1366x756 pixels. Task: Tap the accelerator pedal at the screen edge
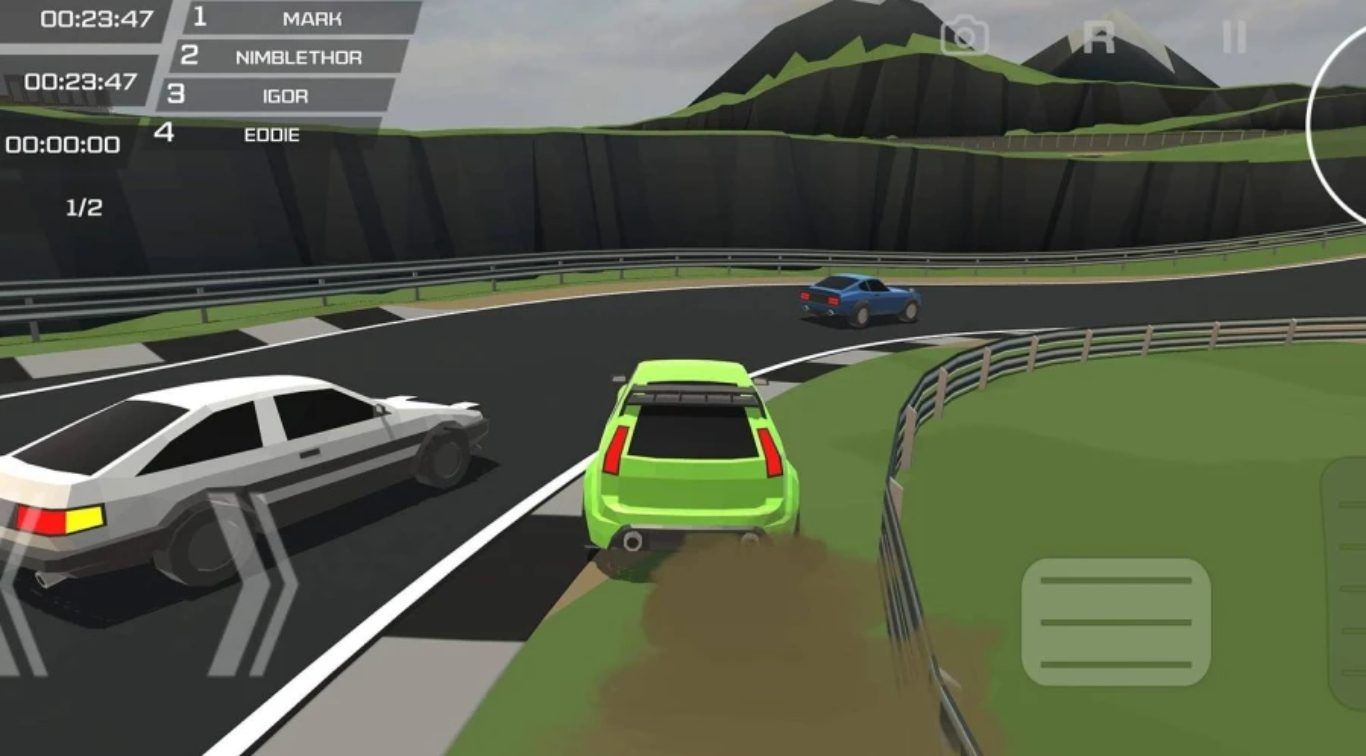[1346, 580]
